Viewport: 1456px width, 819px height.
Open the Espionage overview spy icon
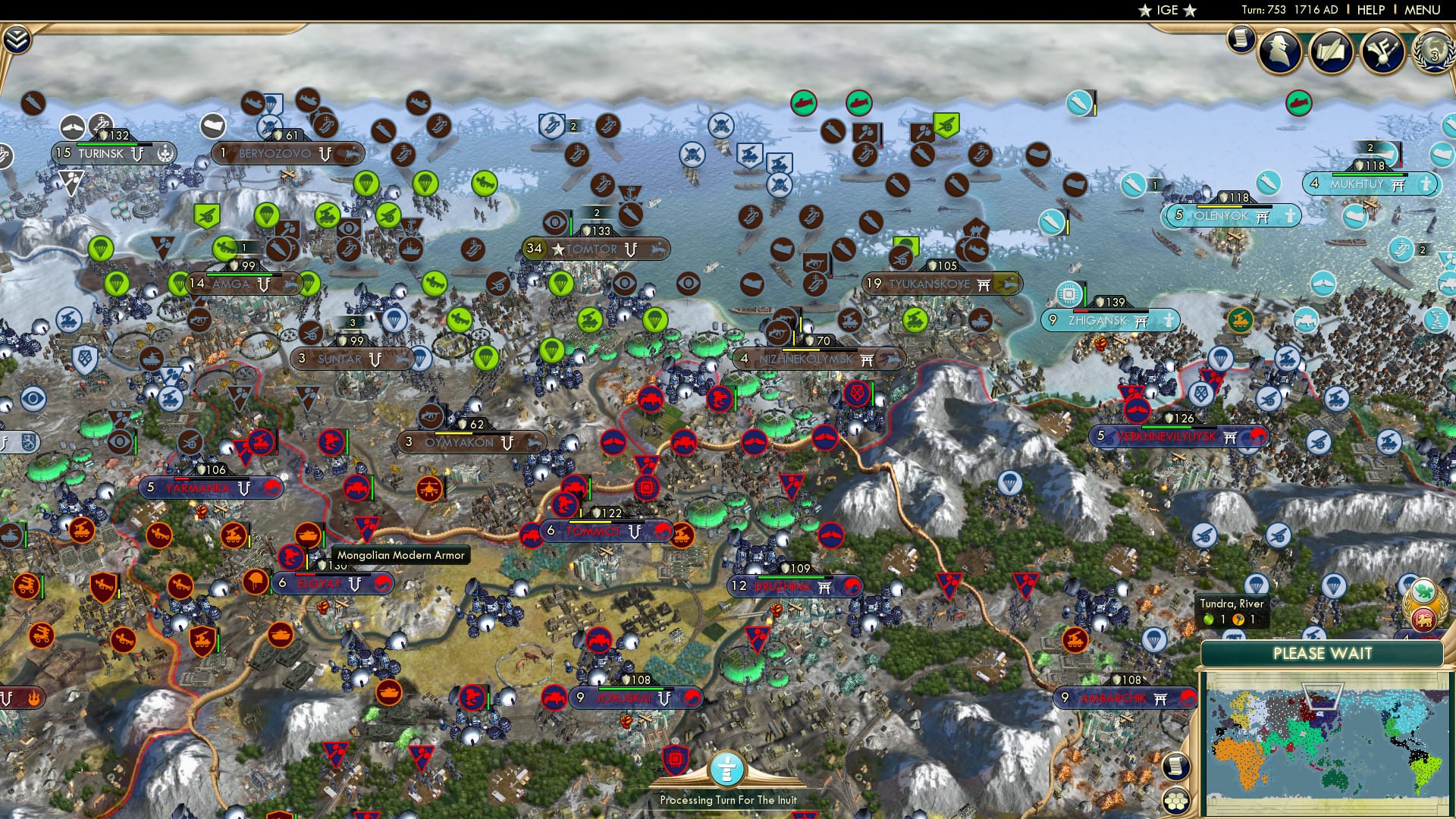[1279, 51]
